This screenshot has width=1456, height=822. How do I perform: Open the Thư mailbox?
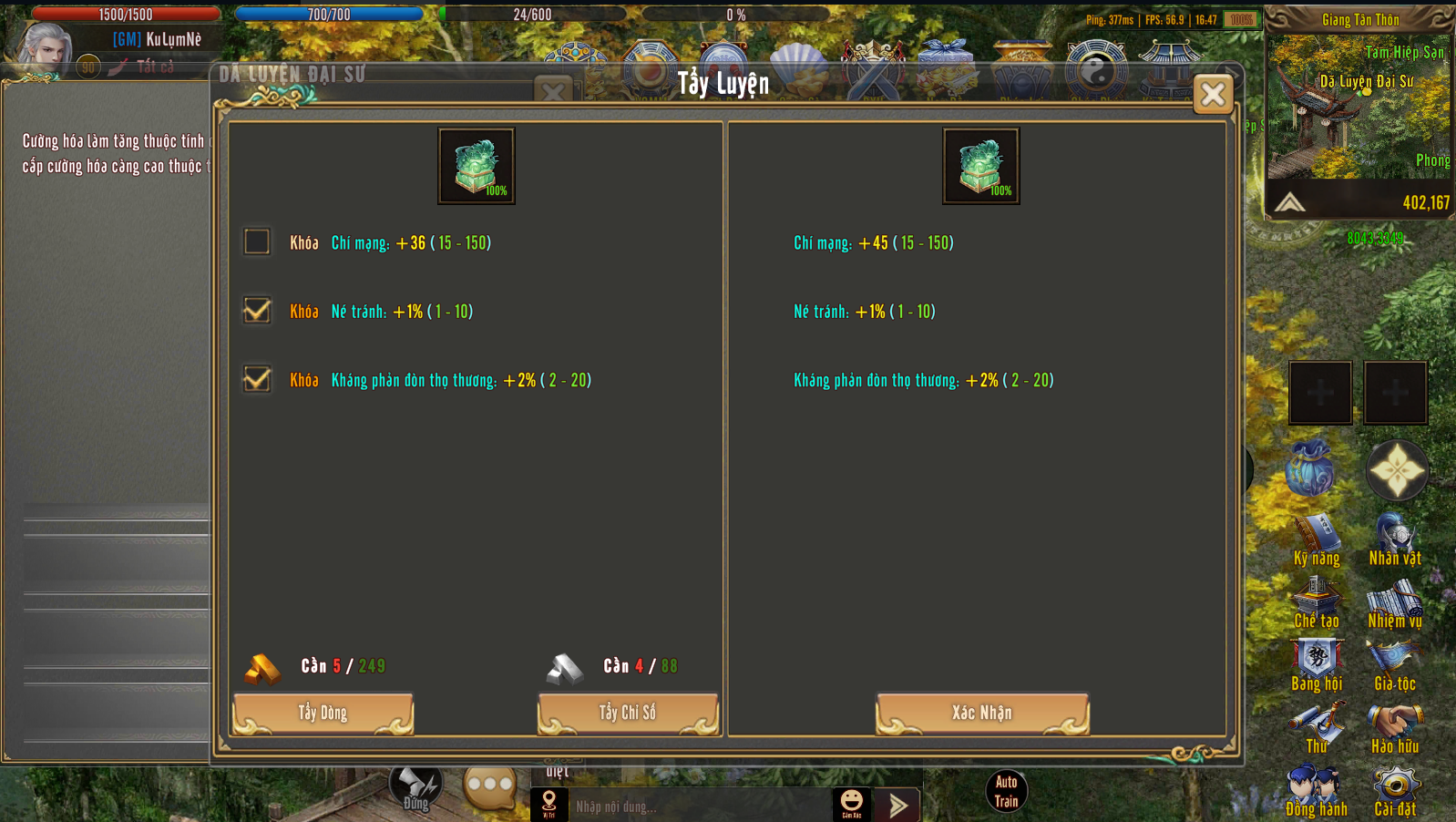(1317, 727)
